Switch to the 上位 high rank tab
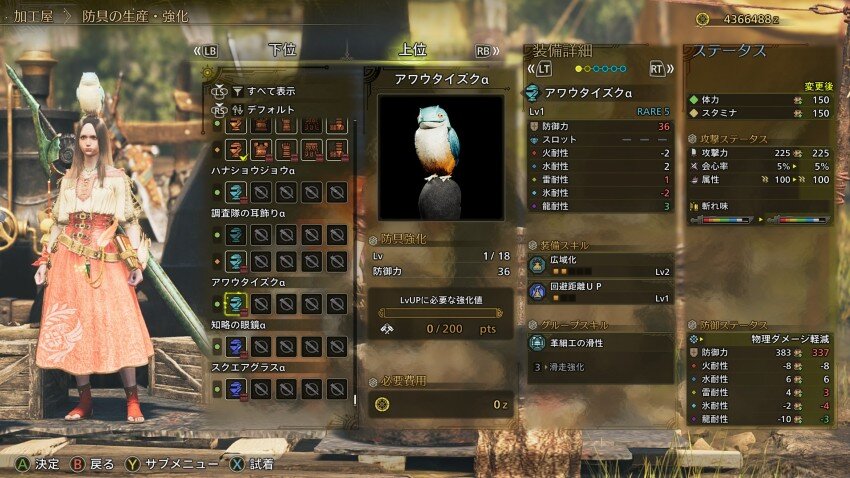The image size is (850, 478). click(412, 49)
